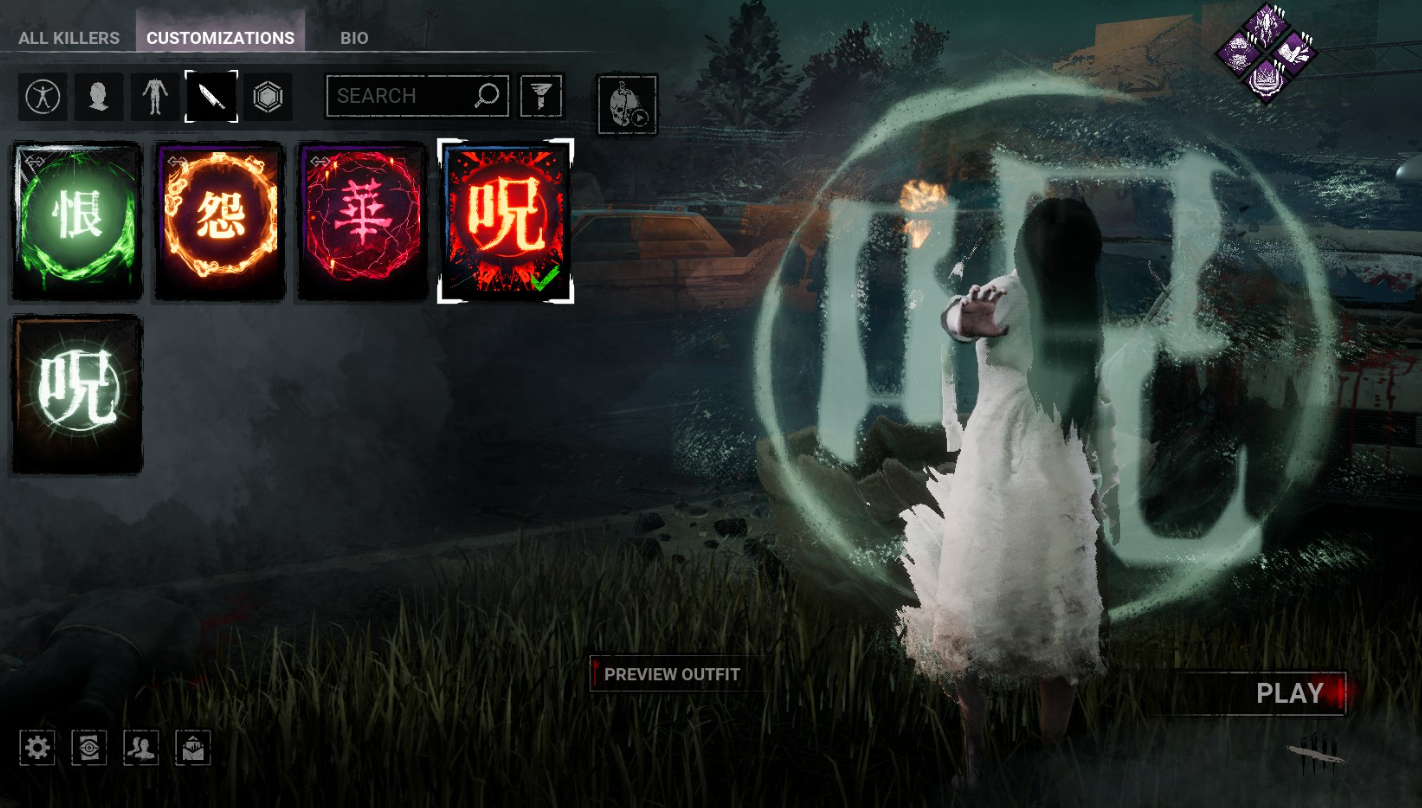Select the full outfit category icon
Screen dimensions: 1422x808
[x=43, y=97]
